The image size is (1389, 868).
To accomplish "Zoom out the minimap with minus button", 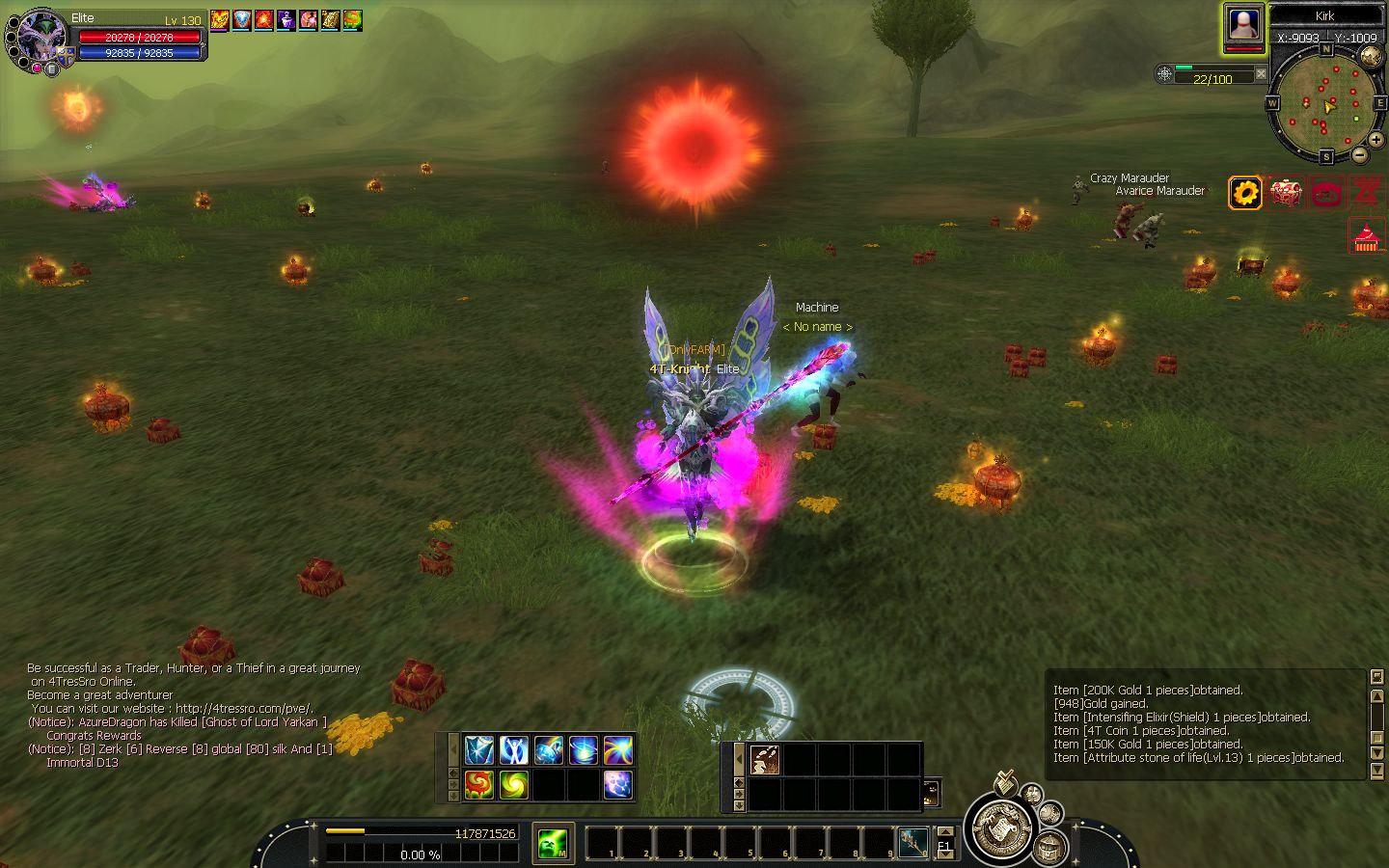I will [x=1360, y=154].
